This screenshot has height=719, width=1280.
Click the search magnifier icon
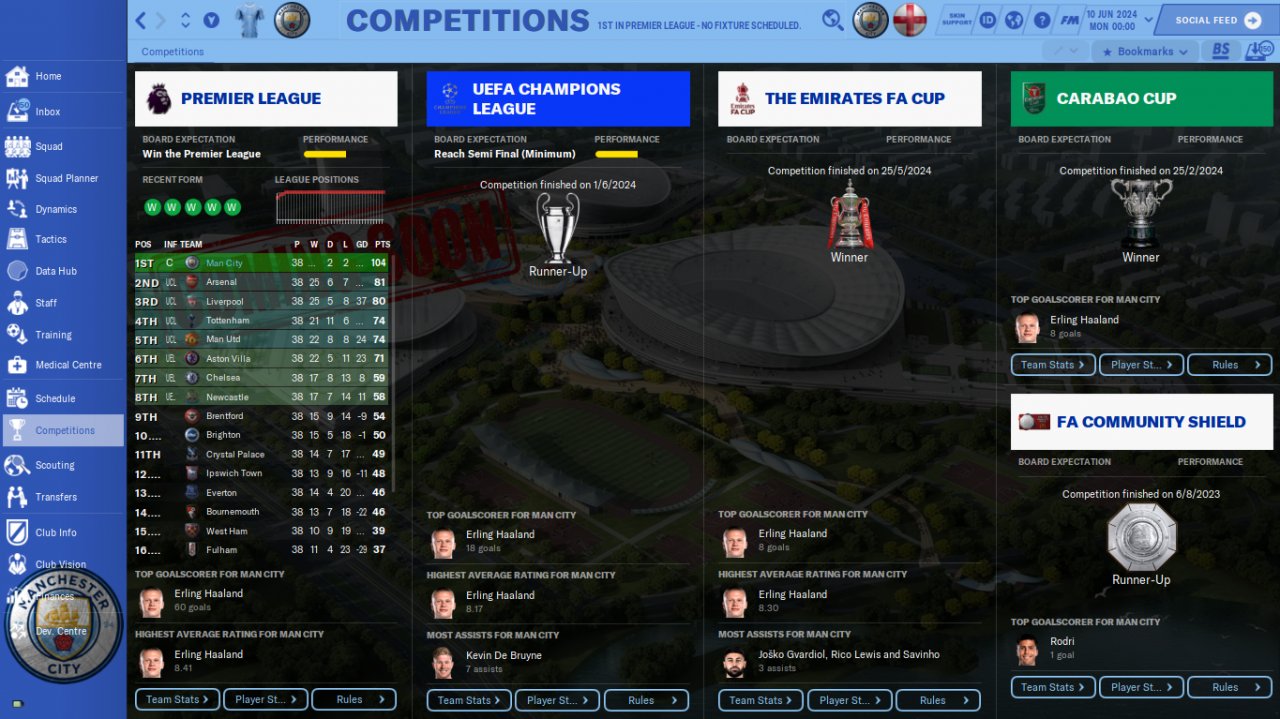click(x=832, y=20)
